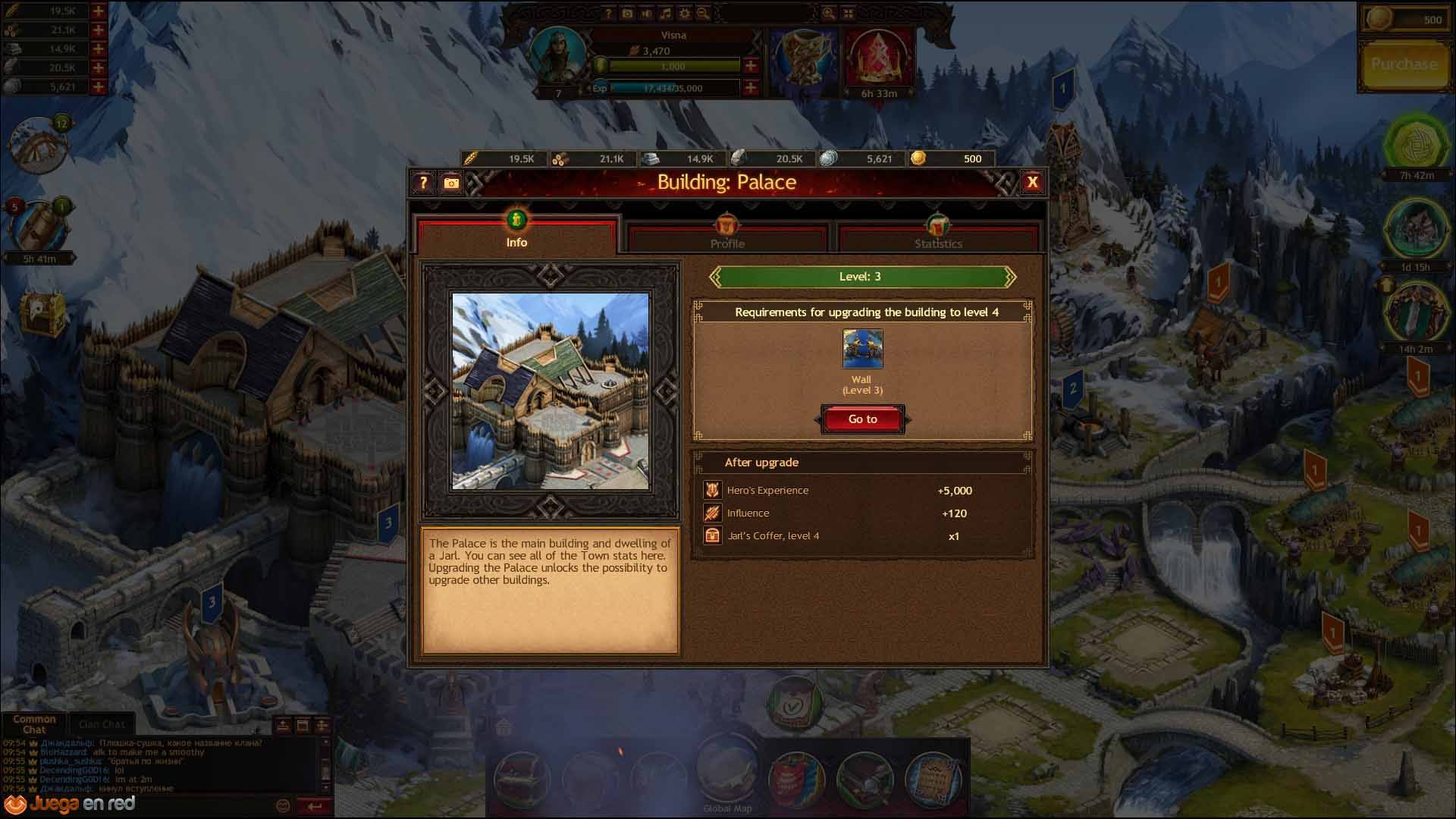Viewport: 1456px width, 819px height.
Task: Add more hero energy with plus button
Action: [751, 66]
